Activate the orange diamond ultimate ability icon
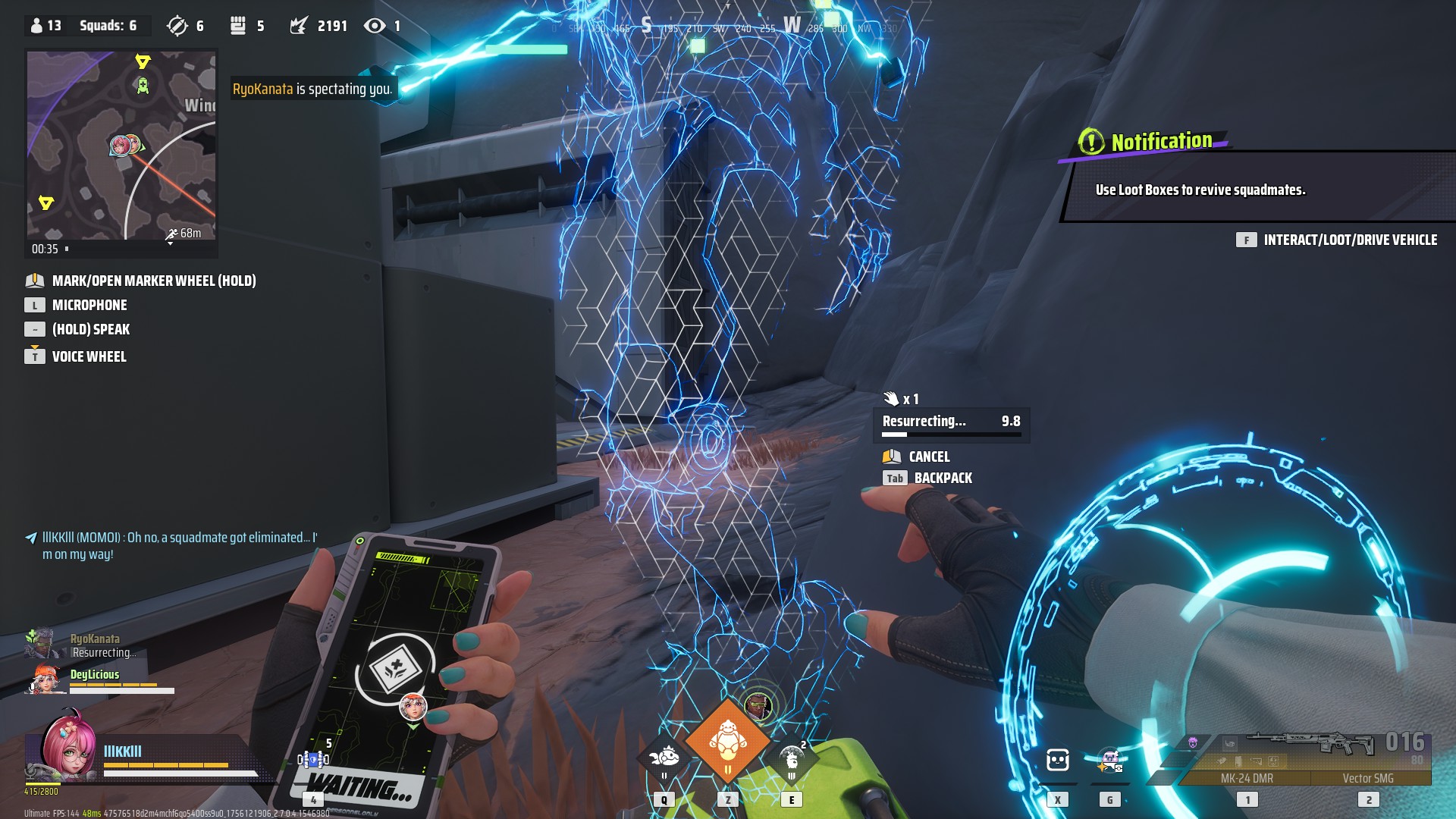Image resolution: width=1456 pixels, height=819 pixels. 727,742
